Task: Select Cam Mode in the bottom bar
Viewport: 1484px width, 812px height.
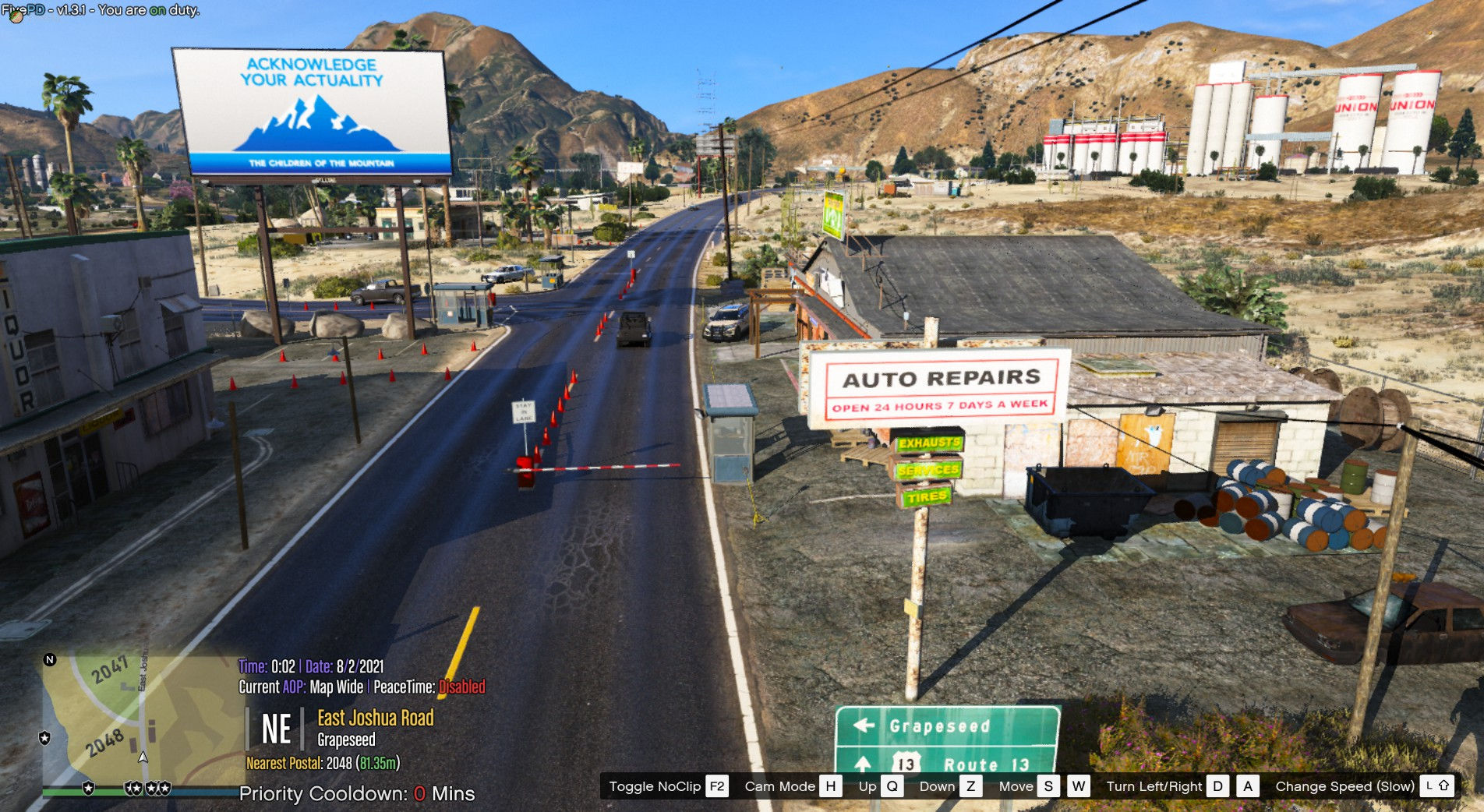Action: pyautogui.click(x=779, y=786)
